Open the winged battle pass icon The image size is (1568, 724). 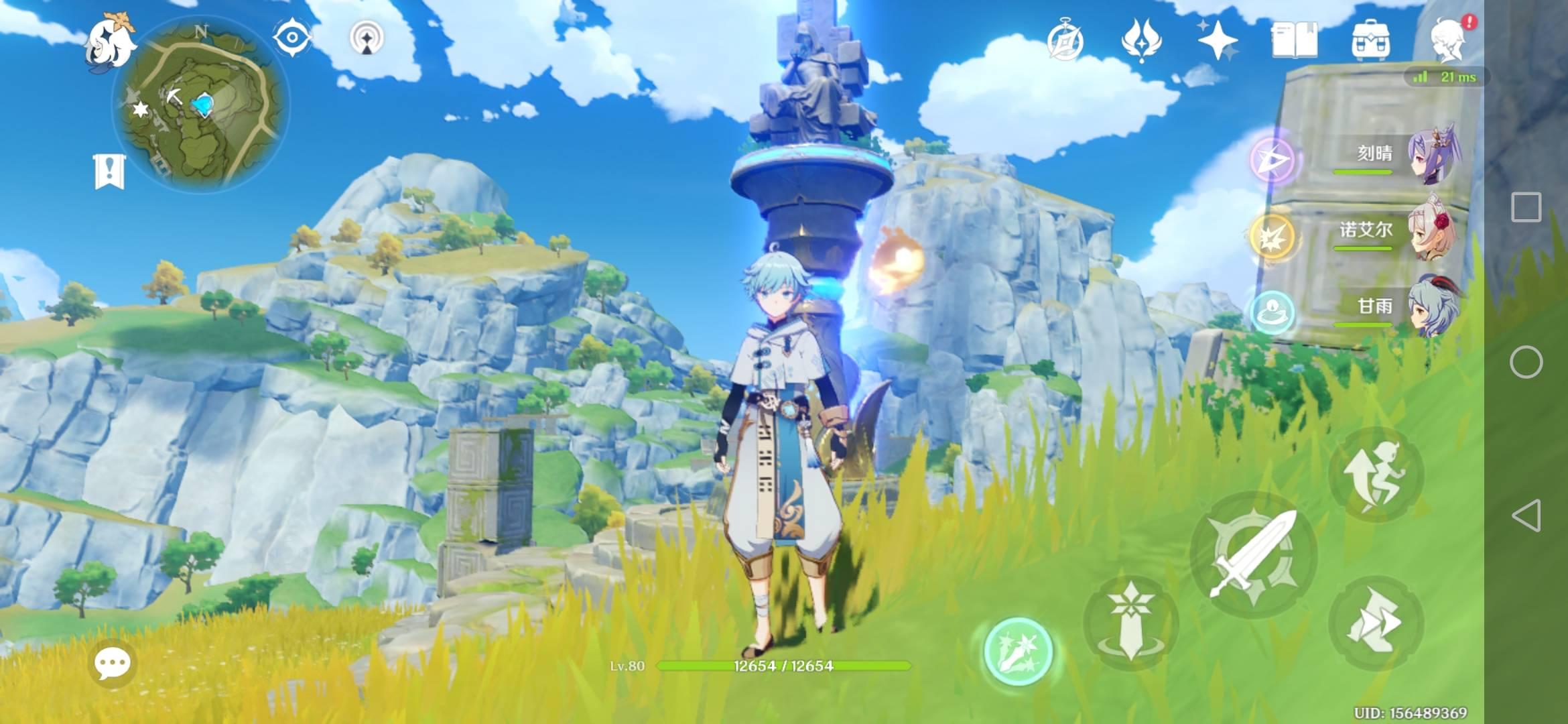click(1141, 40)
